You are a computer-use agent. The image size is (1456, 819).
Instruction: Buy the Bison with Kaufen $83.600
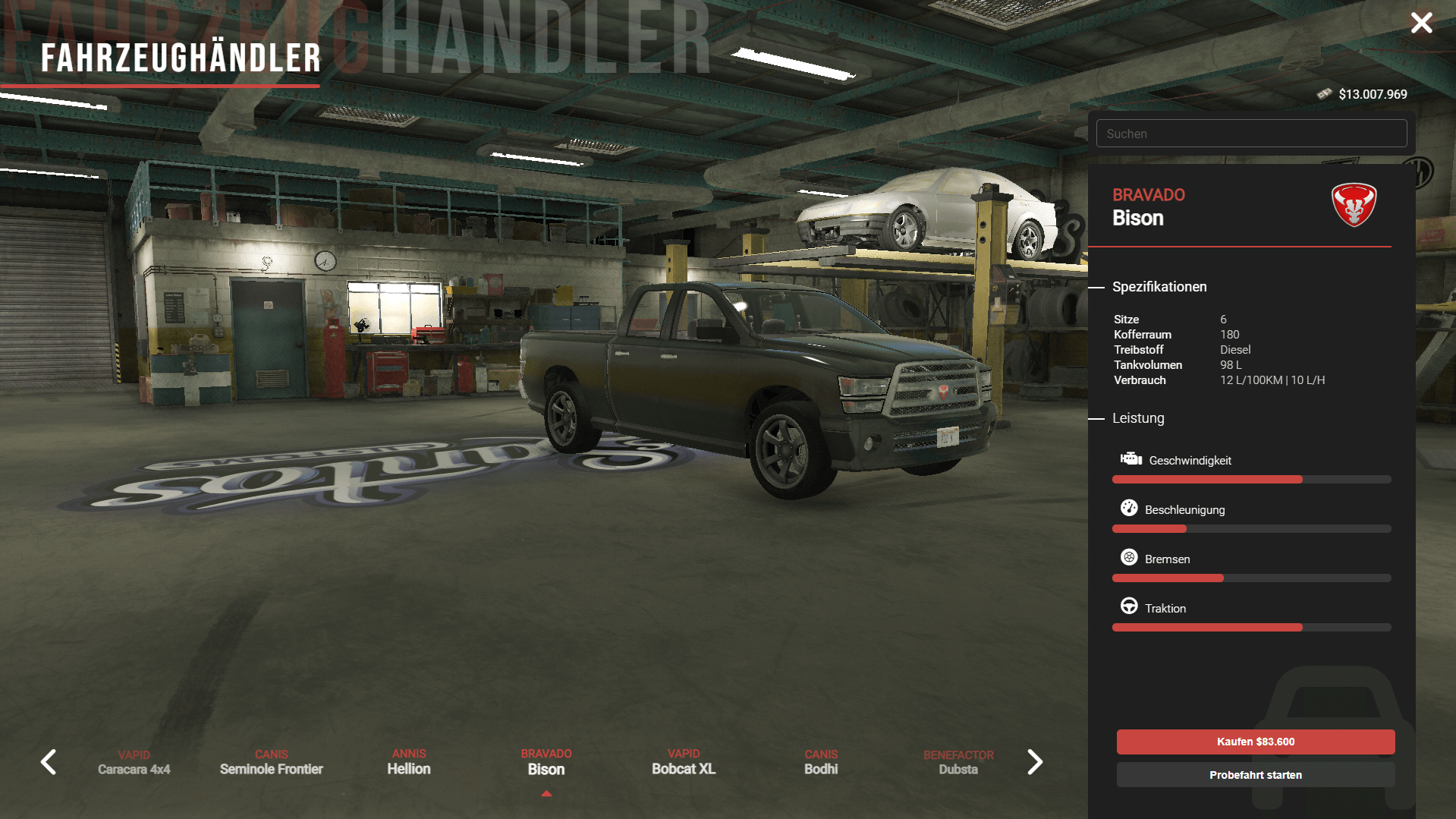point(1255,742)
